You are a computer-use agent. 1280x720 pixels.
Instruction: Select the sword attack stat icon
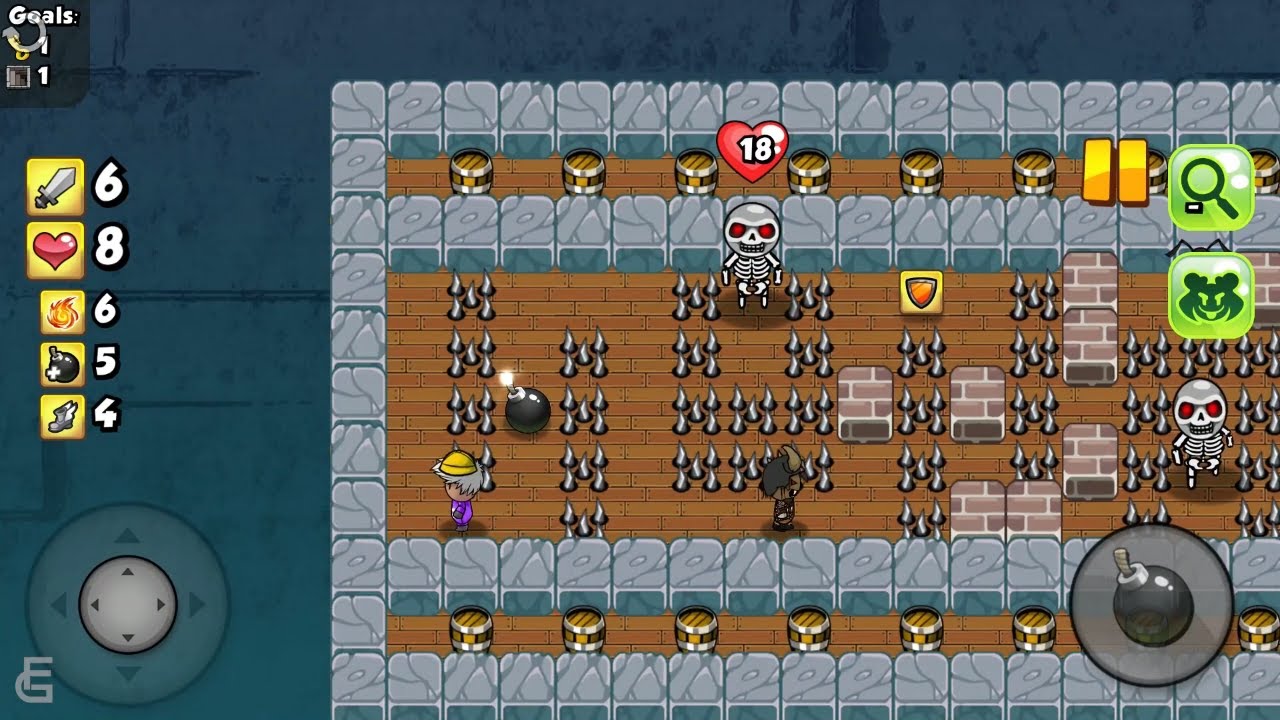point(55,187)
